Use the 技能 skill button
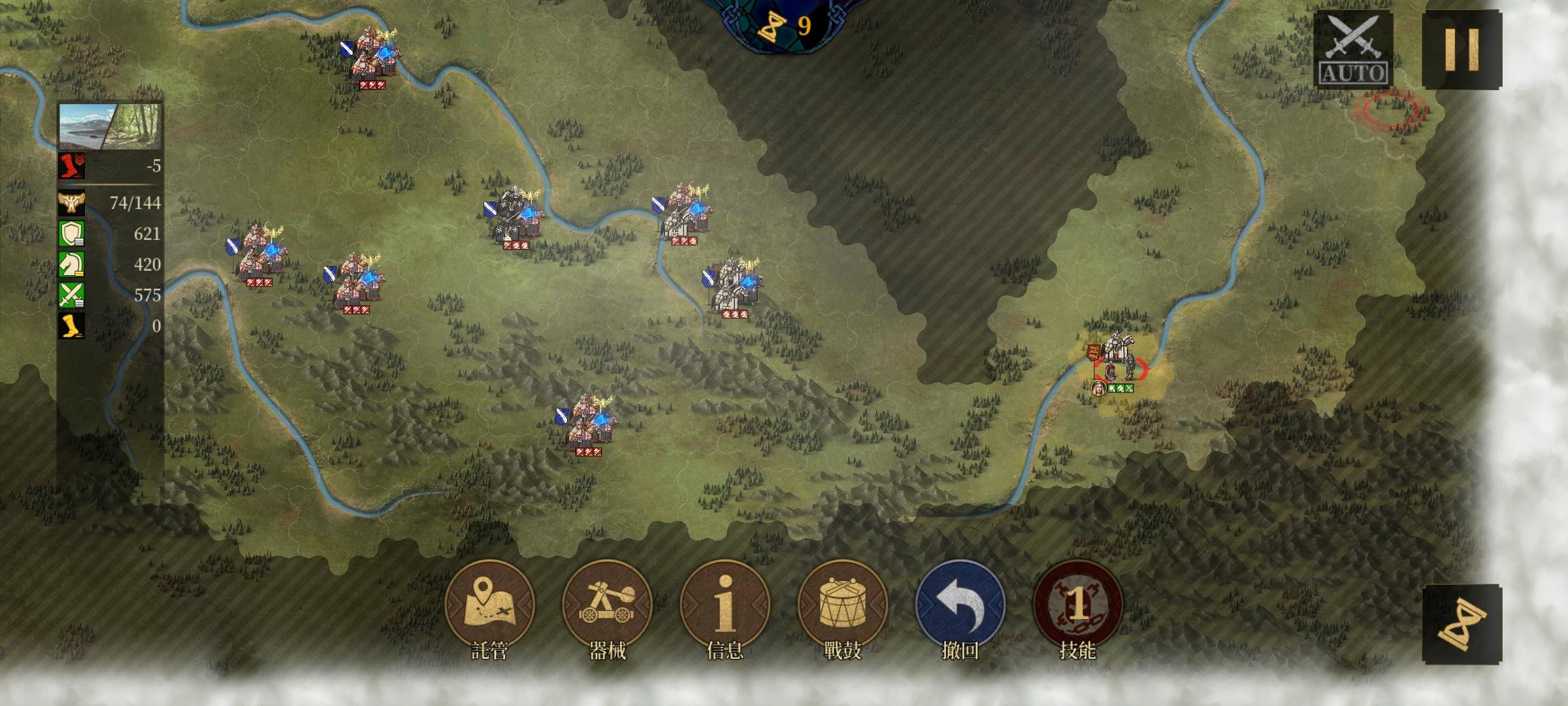The width and height of the screenshot is (1568, 706). (1077, 605)
